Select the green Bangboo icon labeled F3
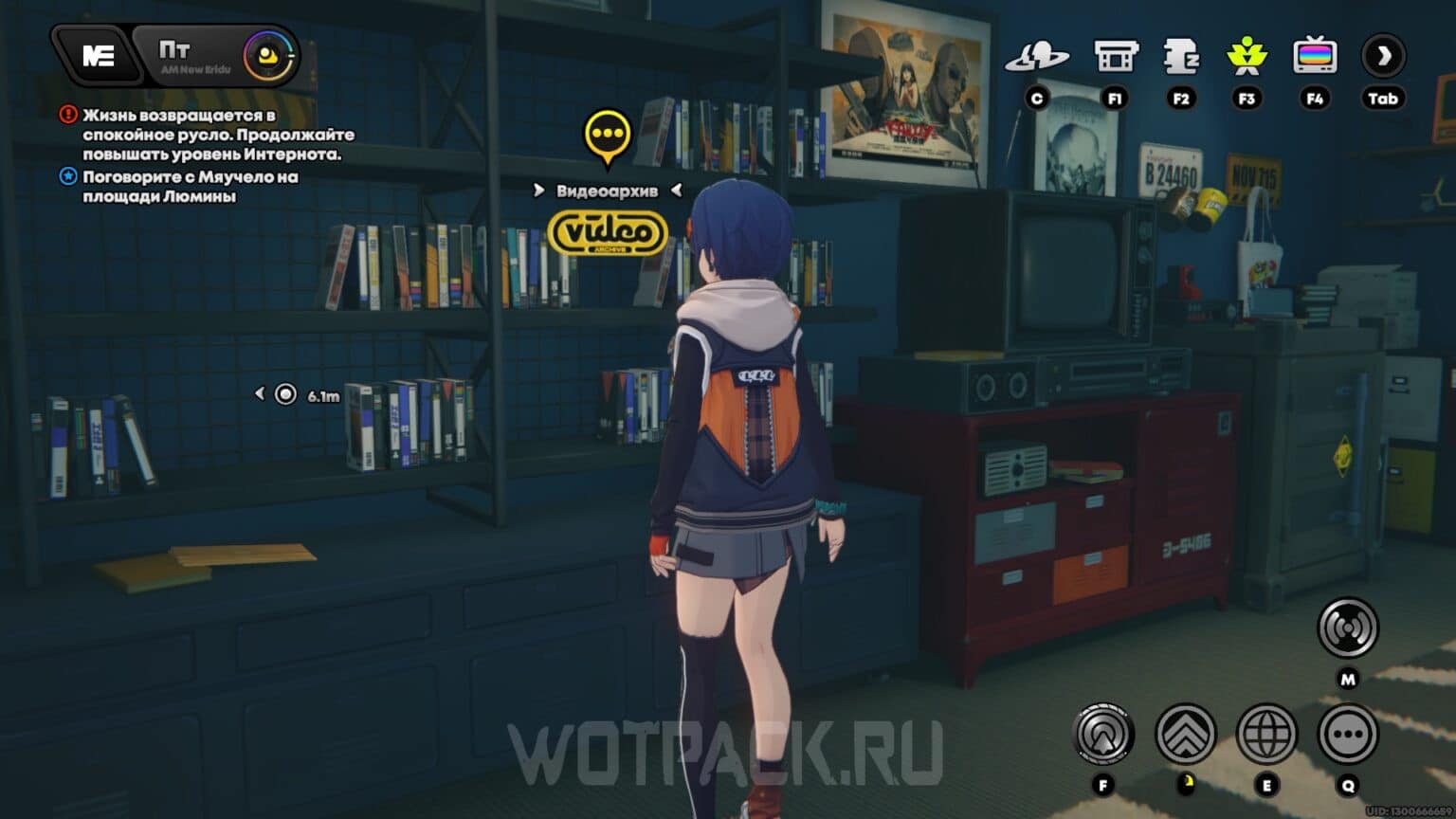The image size is (1456, 819). tap(1248, 57)
